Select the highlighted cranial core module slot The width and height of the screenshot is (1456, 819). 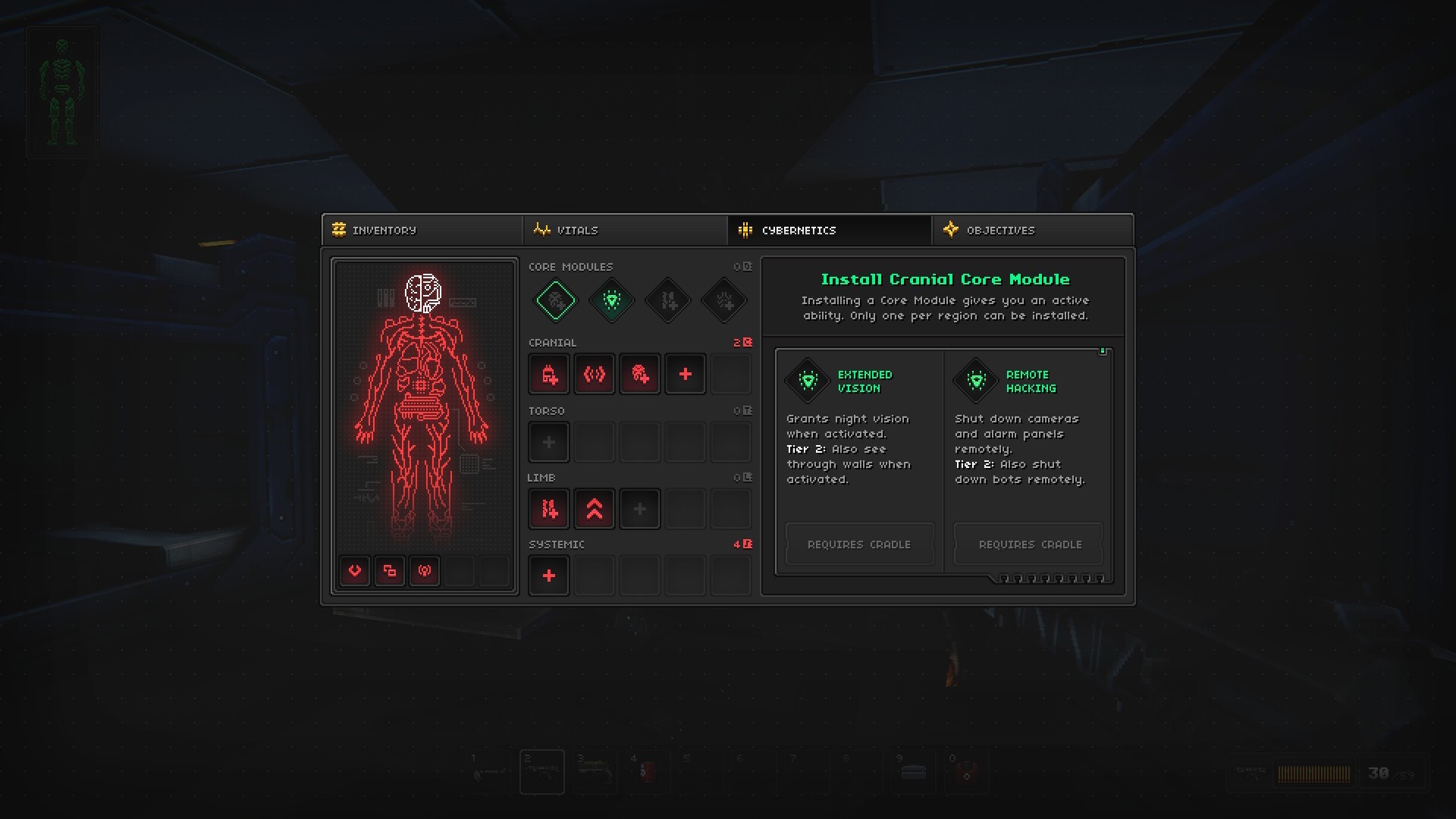click(556, 301)
